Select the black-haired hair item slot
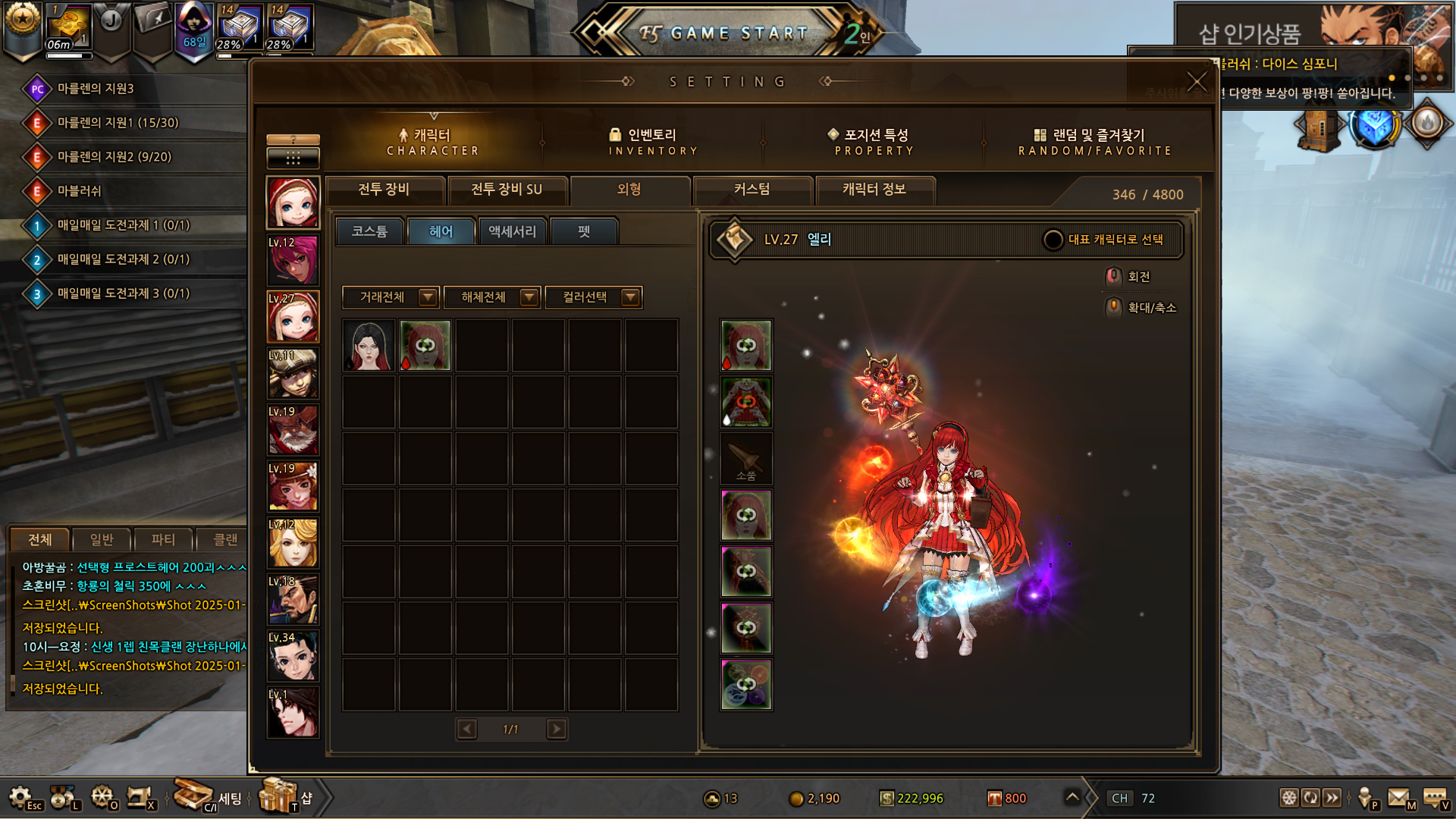 tap(369, 346)
